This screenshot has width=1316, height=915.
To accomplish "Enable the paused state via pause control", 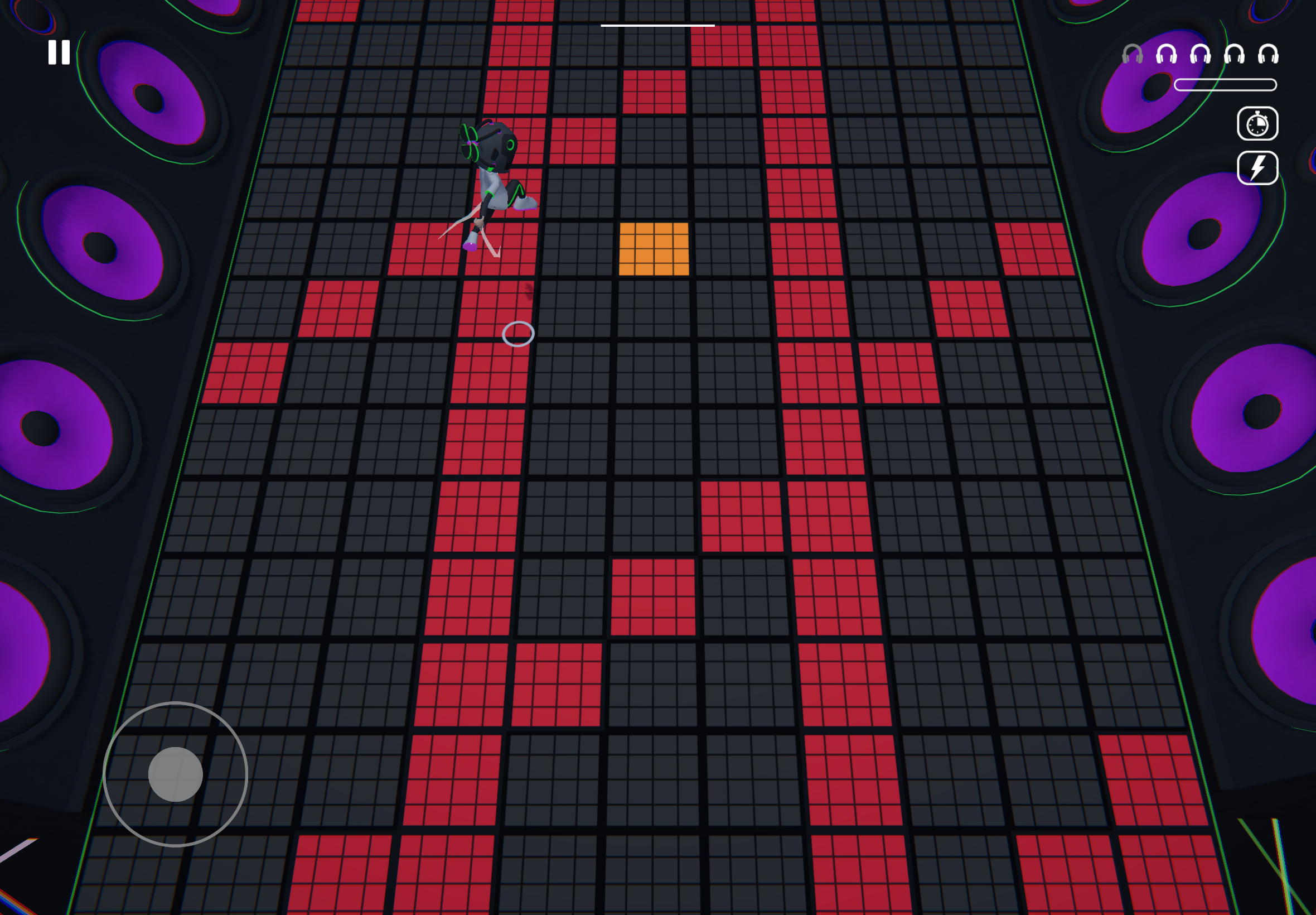I will [x=59, y=53].
